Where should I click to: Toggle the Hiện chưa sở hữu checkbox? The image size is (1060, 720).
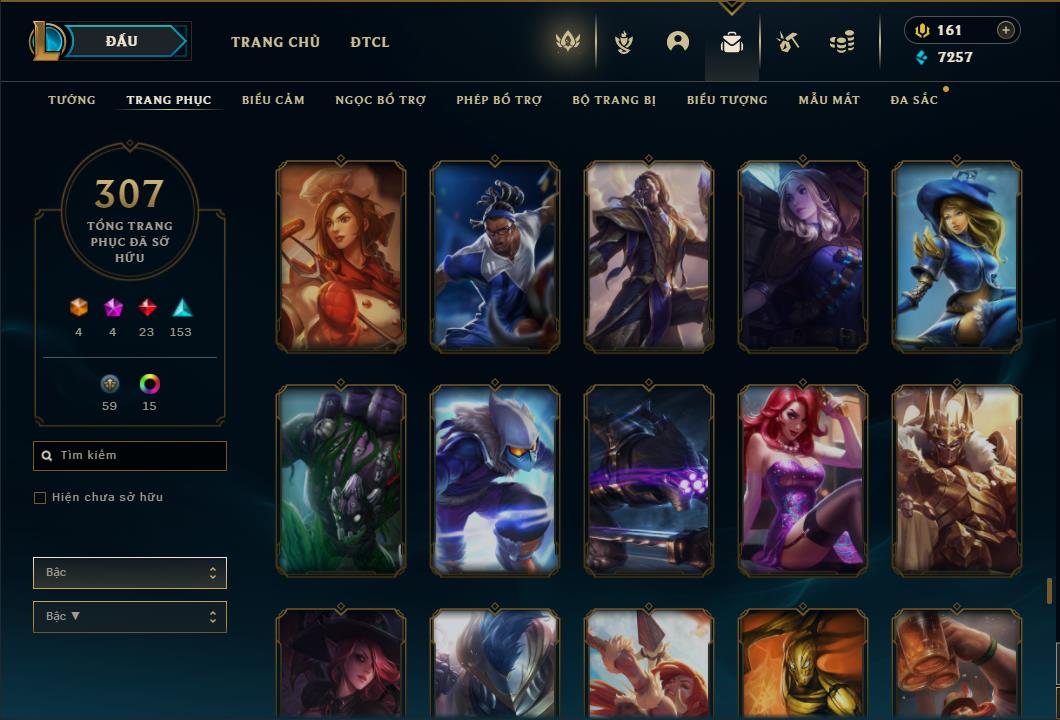tap(40, 498)
